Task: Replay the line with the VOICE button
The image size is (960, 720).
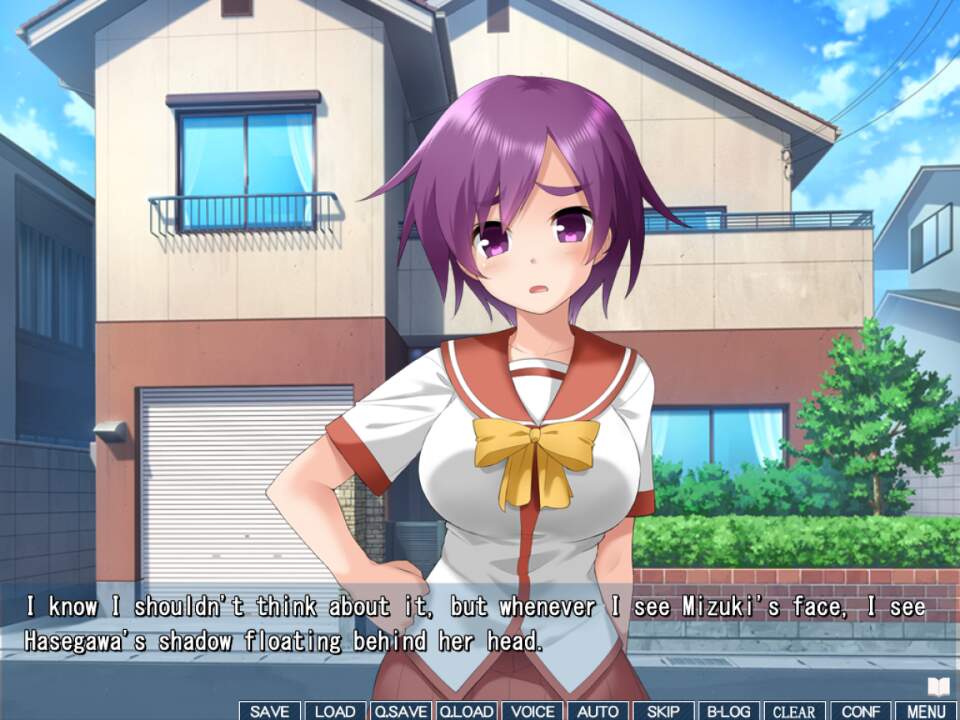Action: (532, 711)
